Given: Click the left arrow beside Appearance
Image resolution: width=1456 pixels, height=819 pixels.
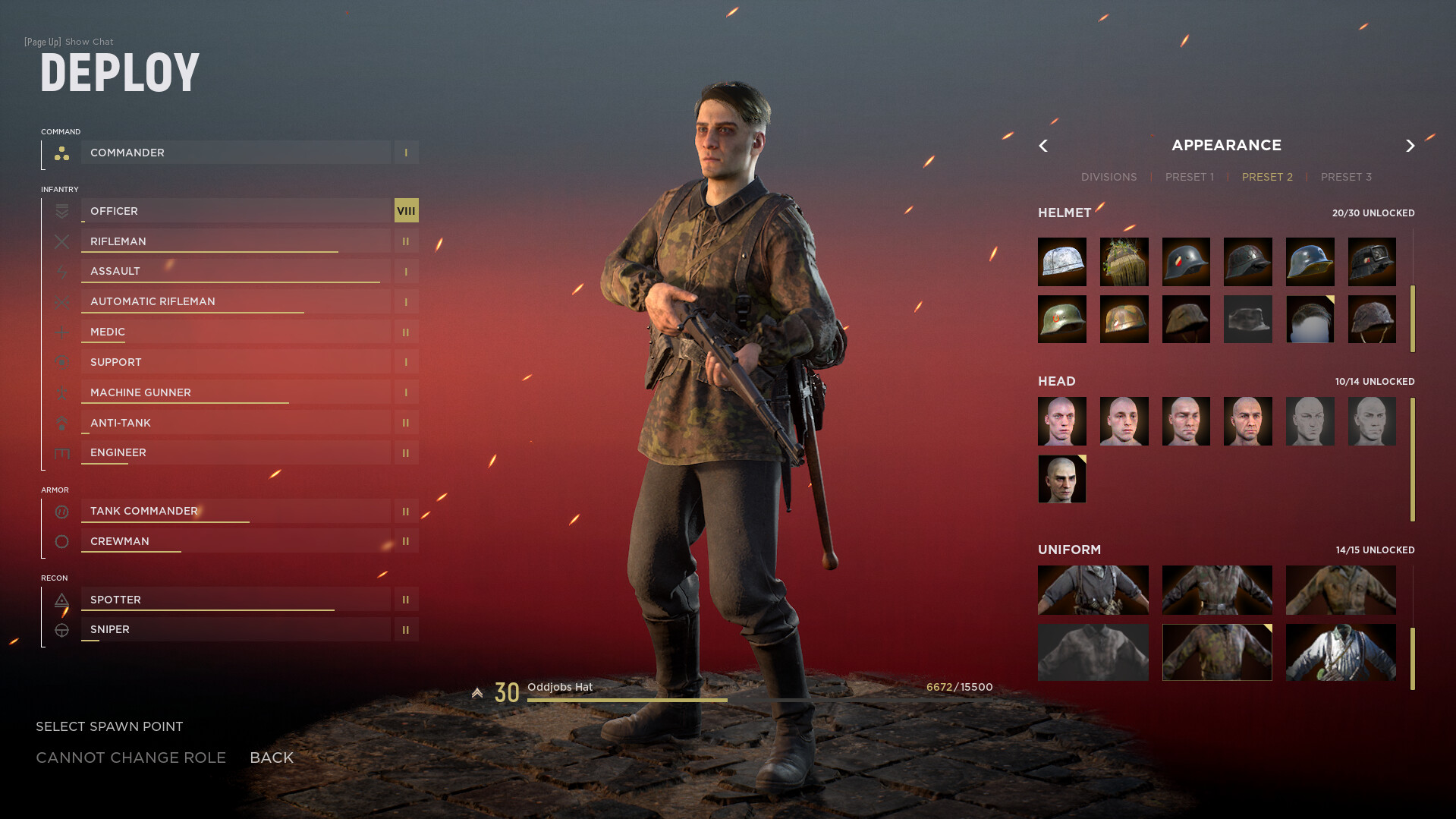Looking at the screenshot, I should tap(1043, 146).
